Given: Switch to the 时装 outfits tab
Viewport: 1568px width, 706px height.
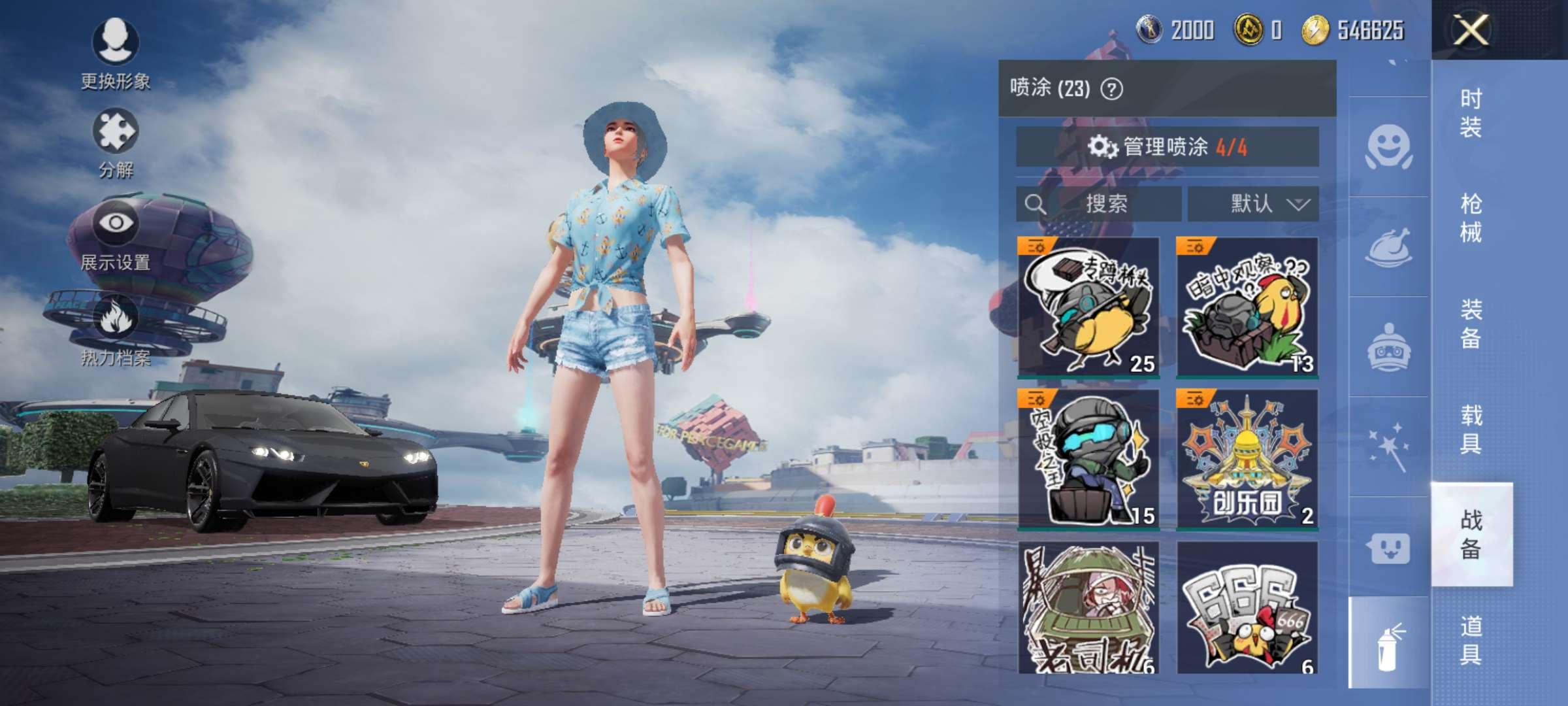Looking at the screenshot, I should point(1471,112).
